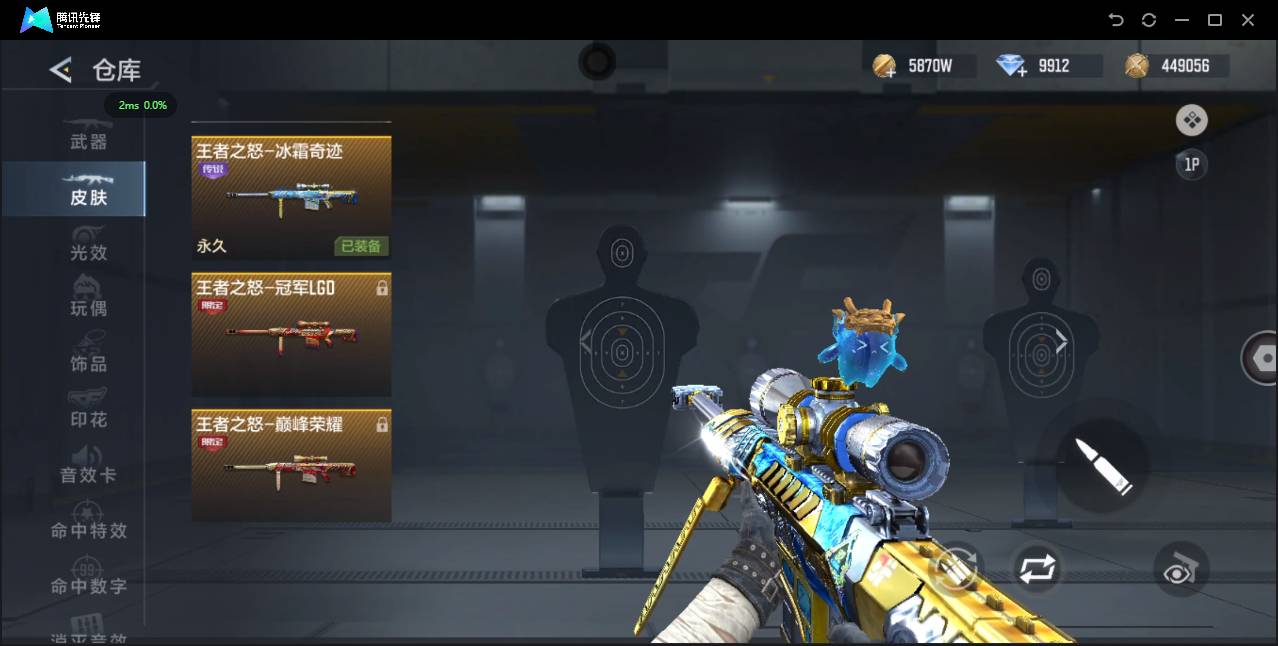This screenshot has width=1278, height=646.
Task: Close the emulator window
Action: pos(1248,20)
